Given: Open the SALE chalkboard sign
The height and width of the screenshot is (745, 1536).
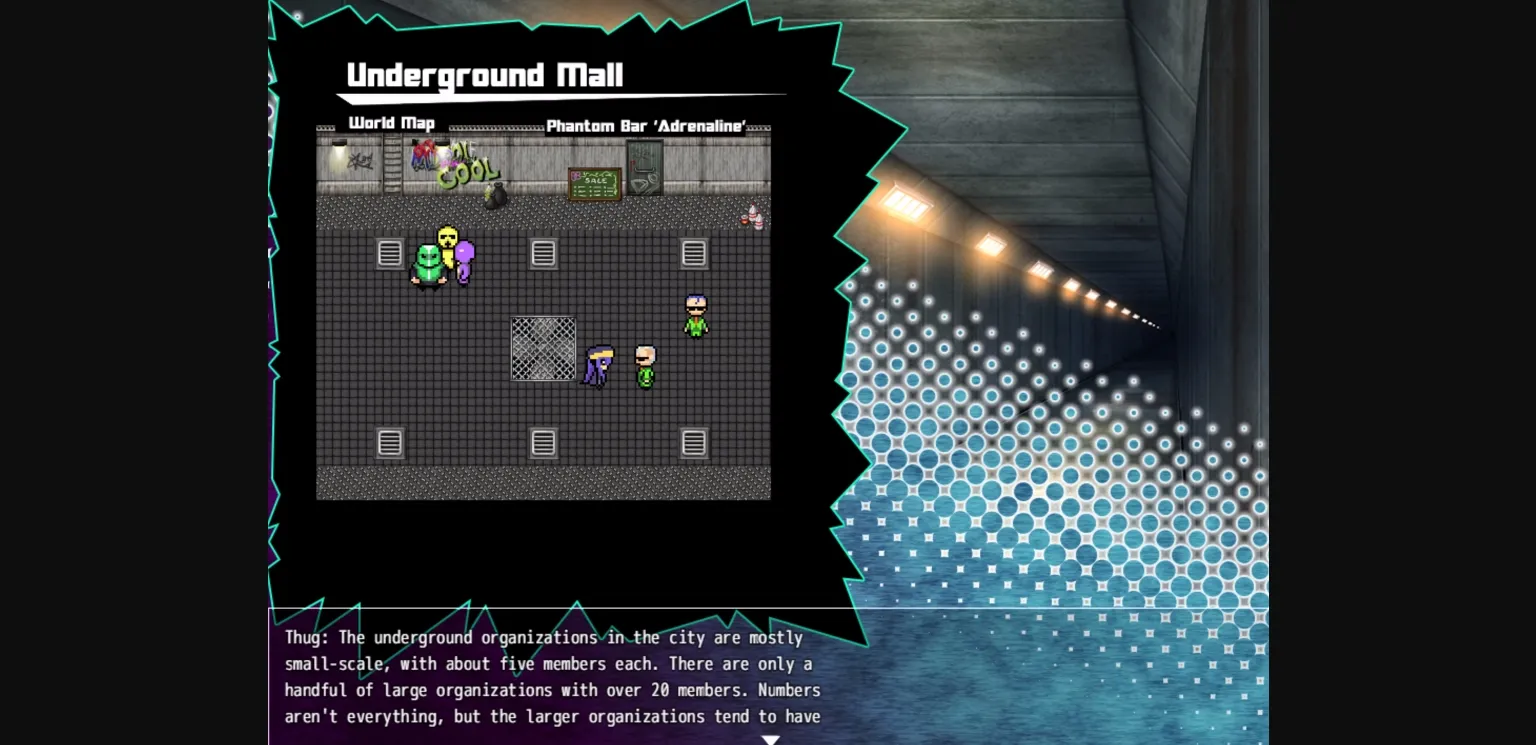Looking at the screenshot, I should pyautogui.click(x=594, y=182).
